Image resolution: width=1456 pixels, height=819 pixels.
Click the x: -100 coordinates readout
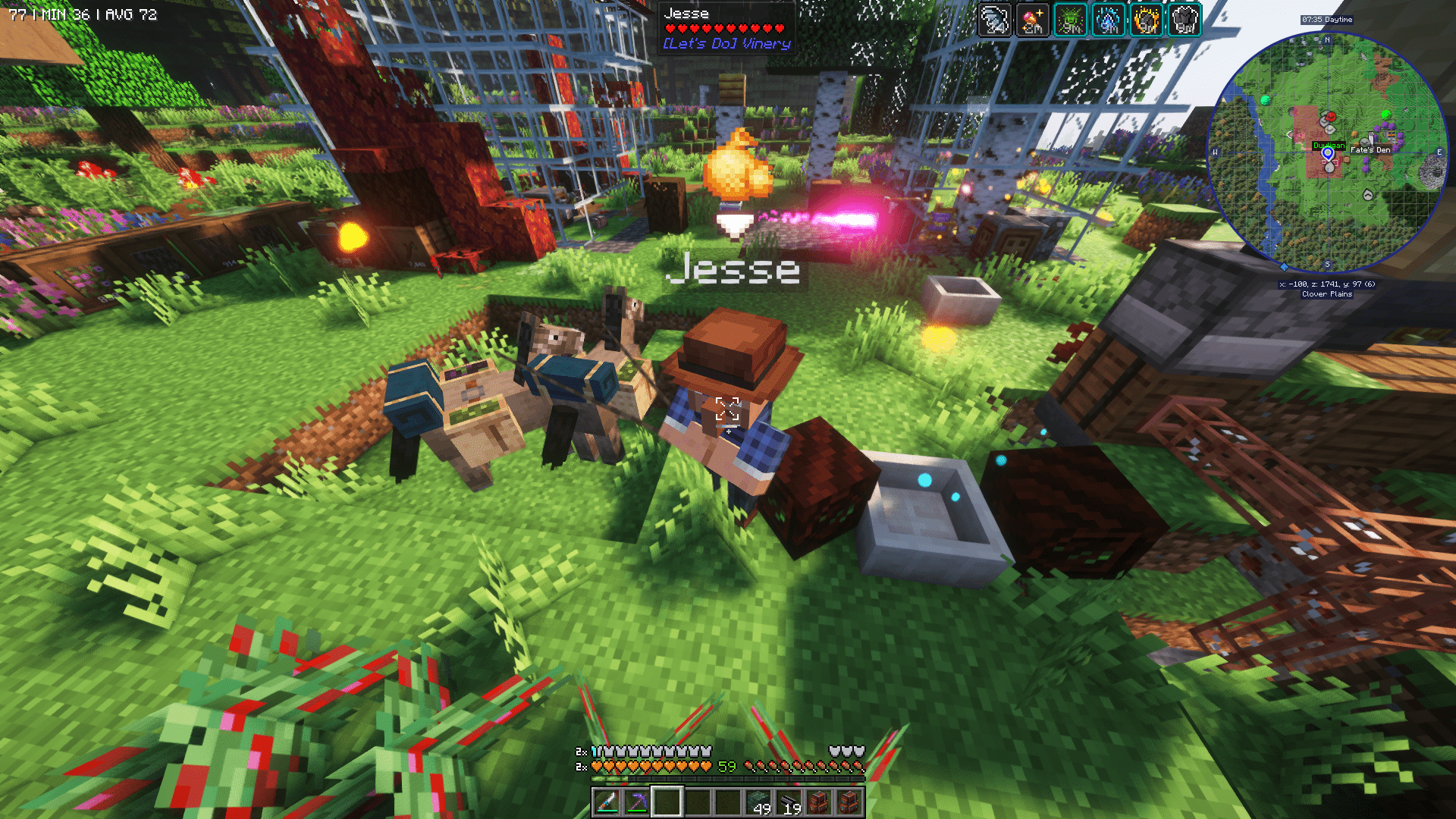coord(1328,284)
